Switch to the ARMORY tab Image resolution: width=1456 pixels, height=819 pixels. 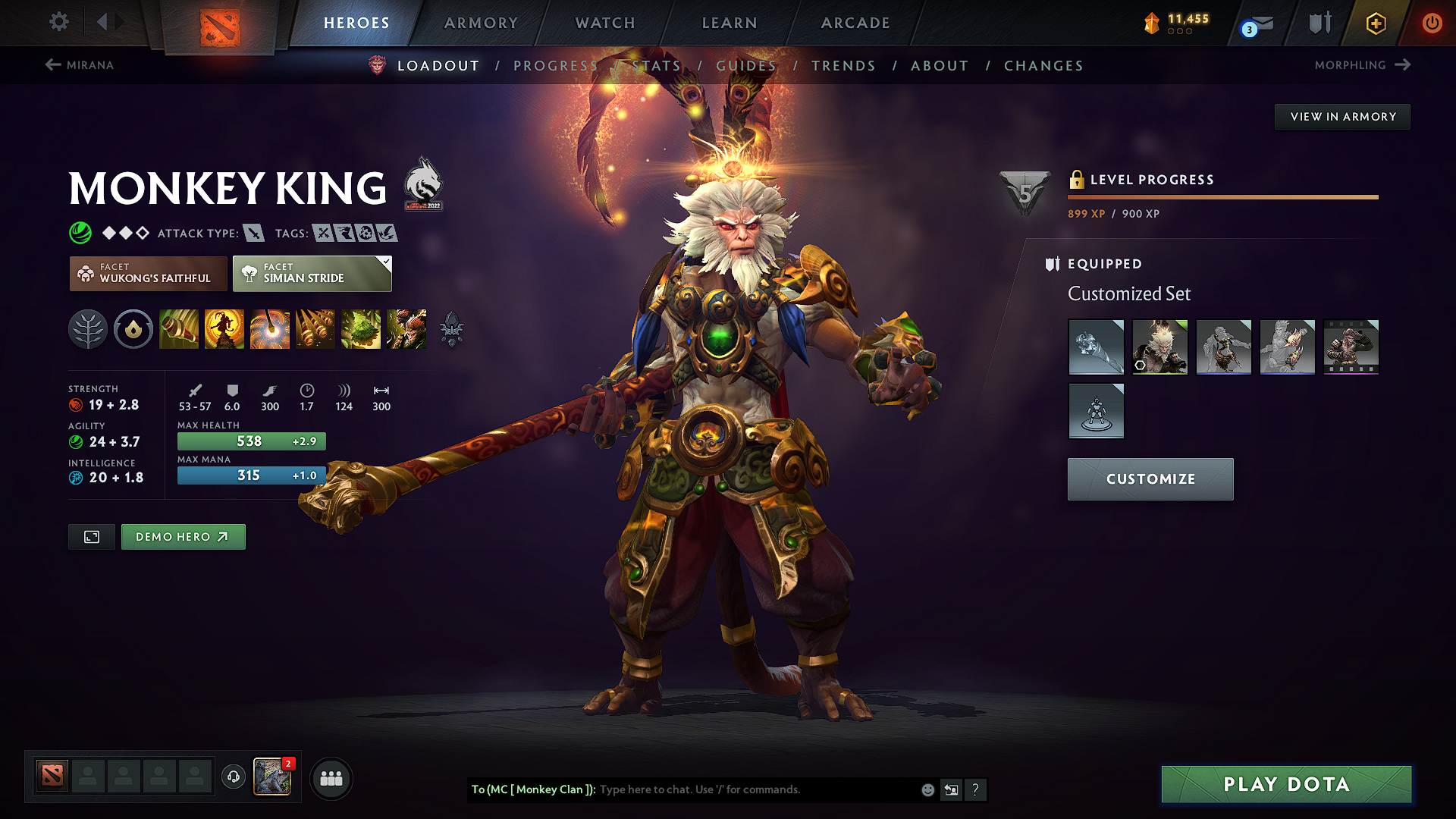(x=481, y=23)
